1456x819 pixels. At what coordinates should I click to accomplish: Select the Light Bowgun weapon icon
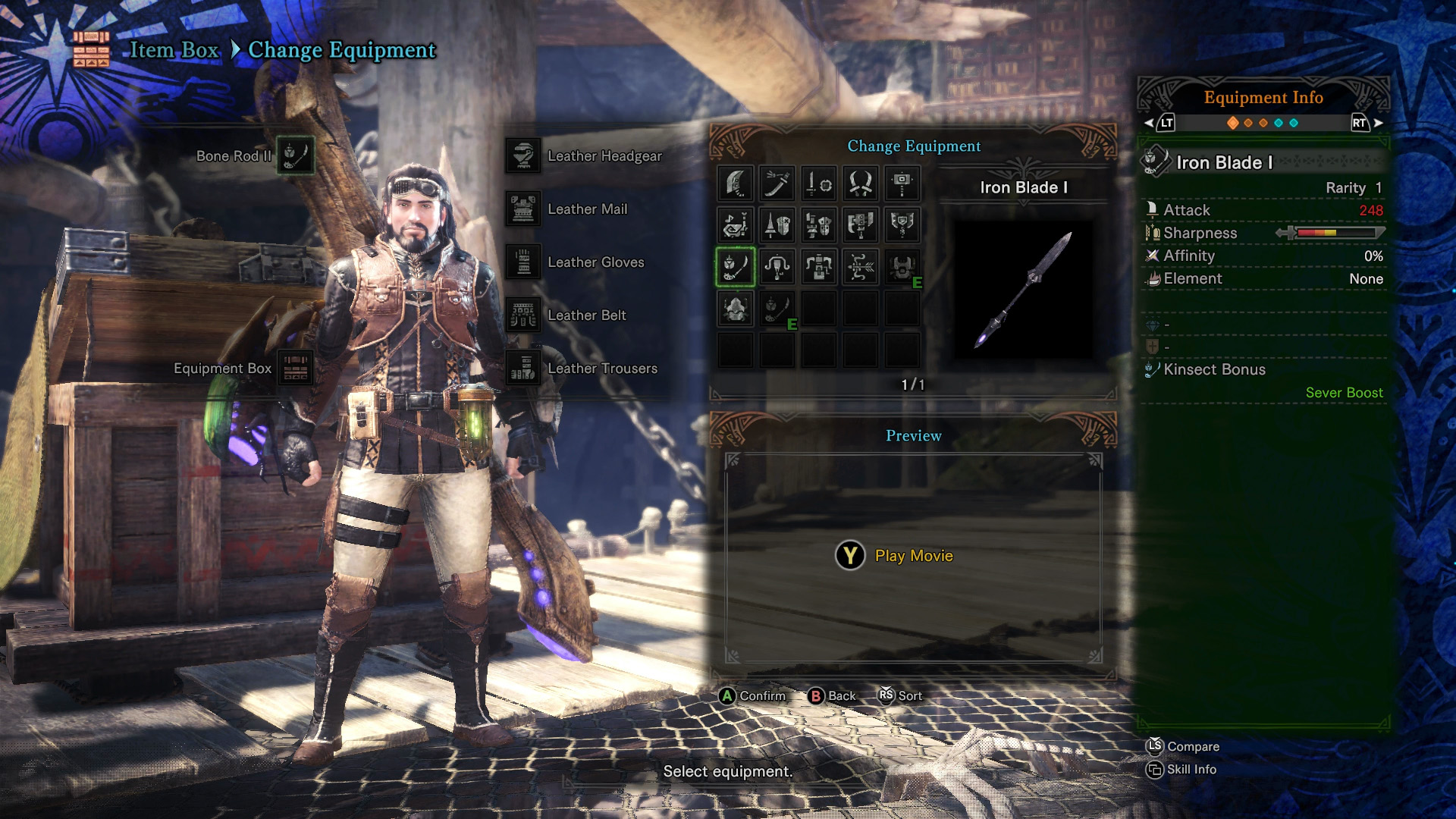(777, 267)
